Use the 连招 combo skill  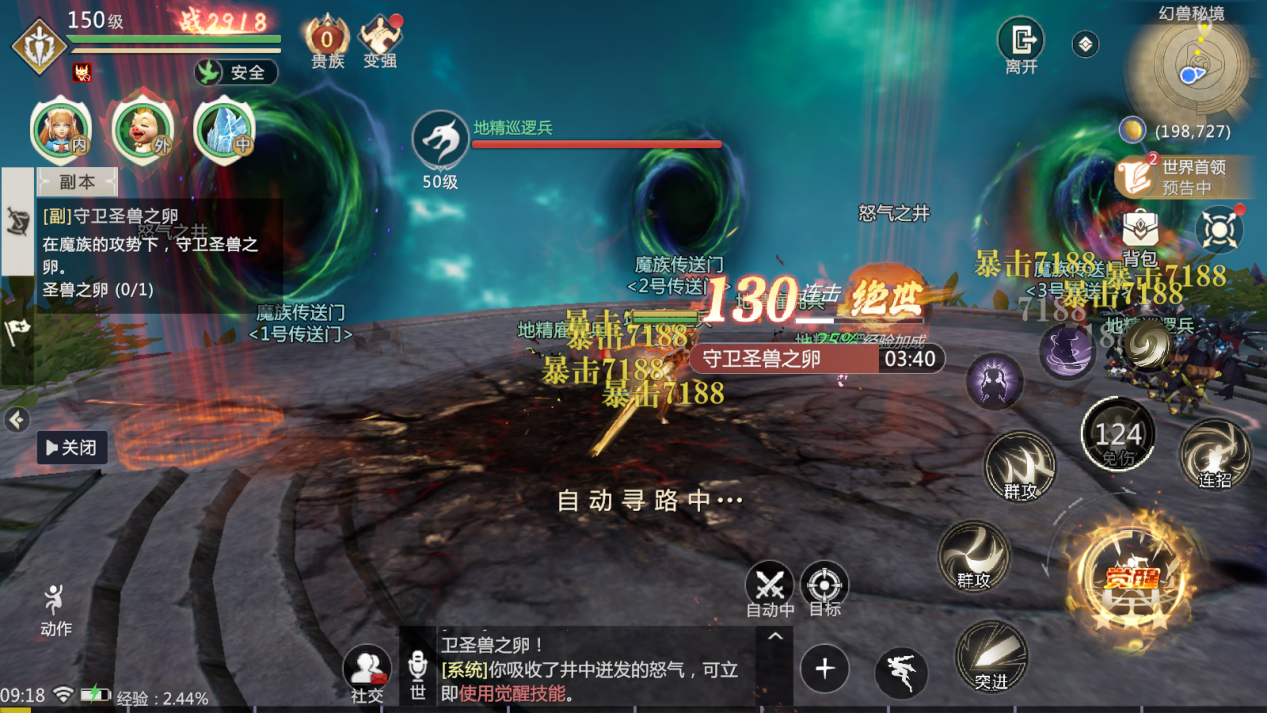coord(1214,455)
